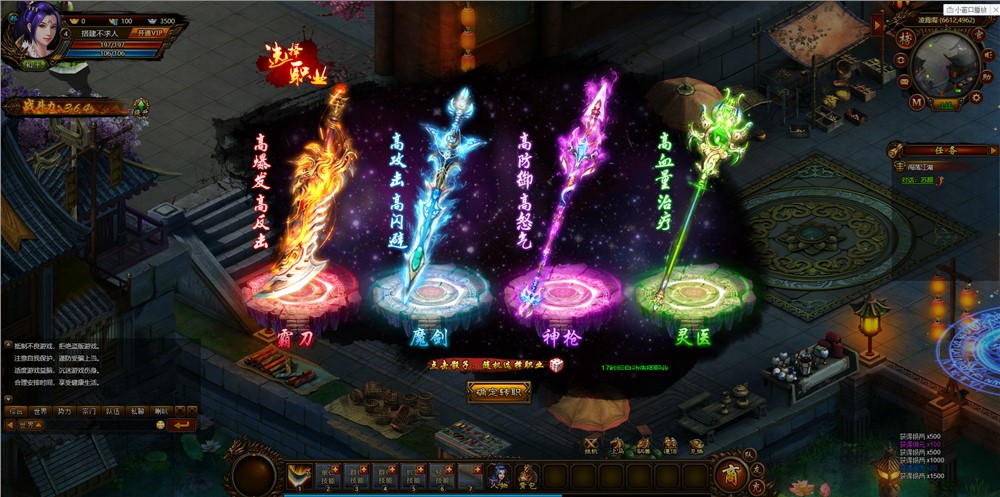Roll the random class selection dice

tap(556, 365)
